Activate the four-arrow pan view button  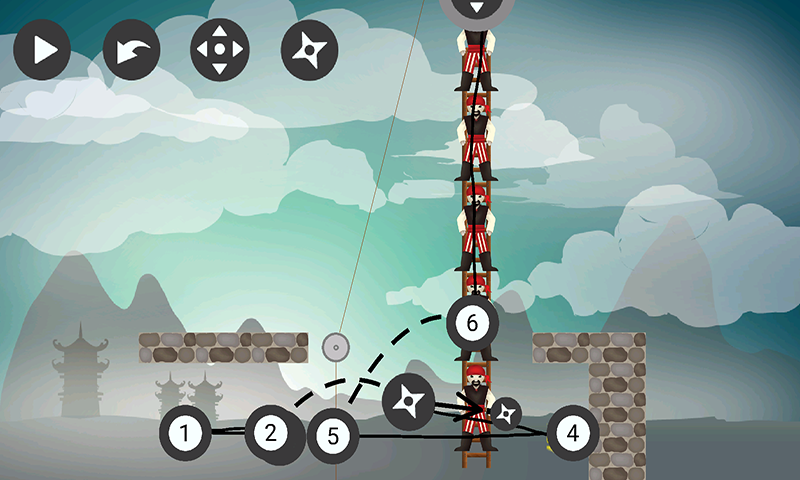click(x=220, y=49)
